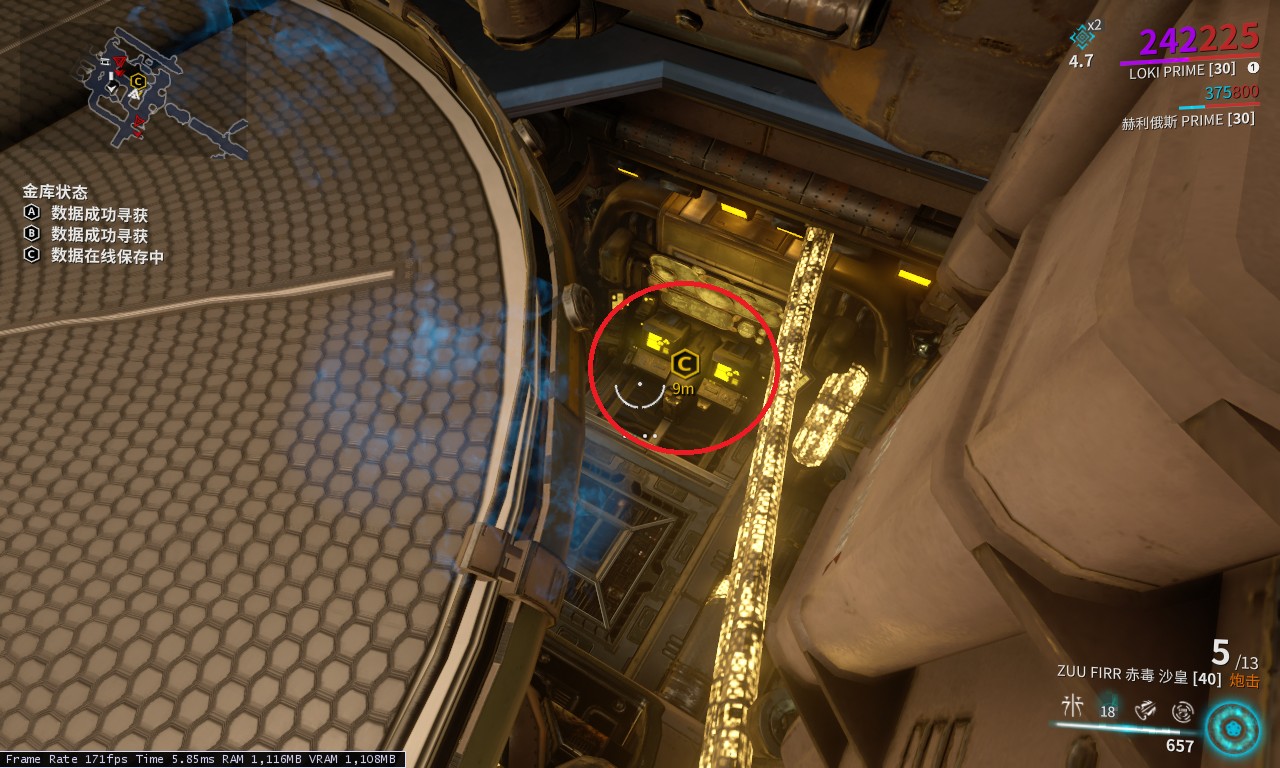The width and height of the screenshot is (1280, 768).
Task: Click the yellow C objective waypoint marker
Action: 684,364
